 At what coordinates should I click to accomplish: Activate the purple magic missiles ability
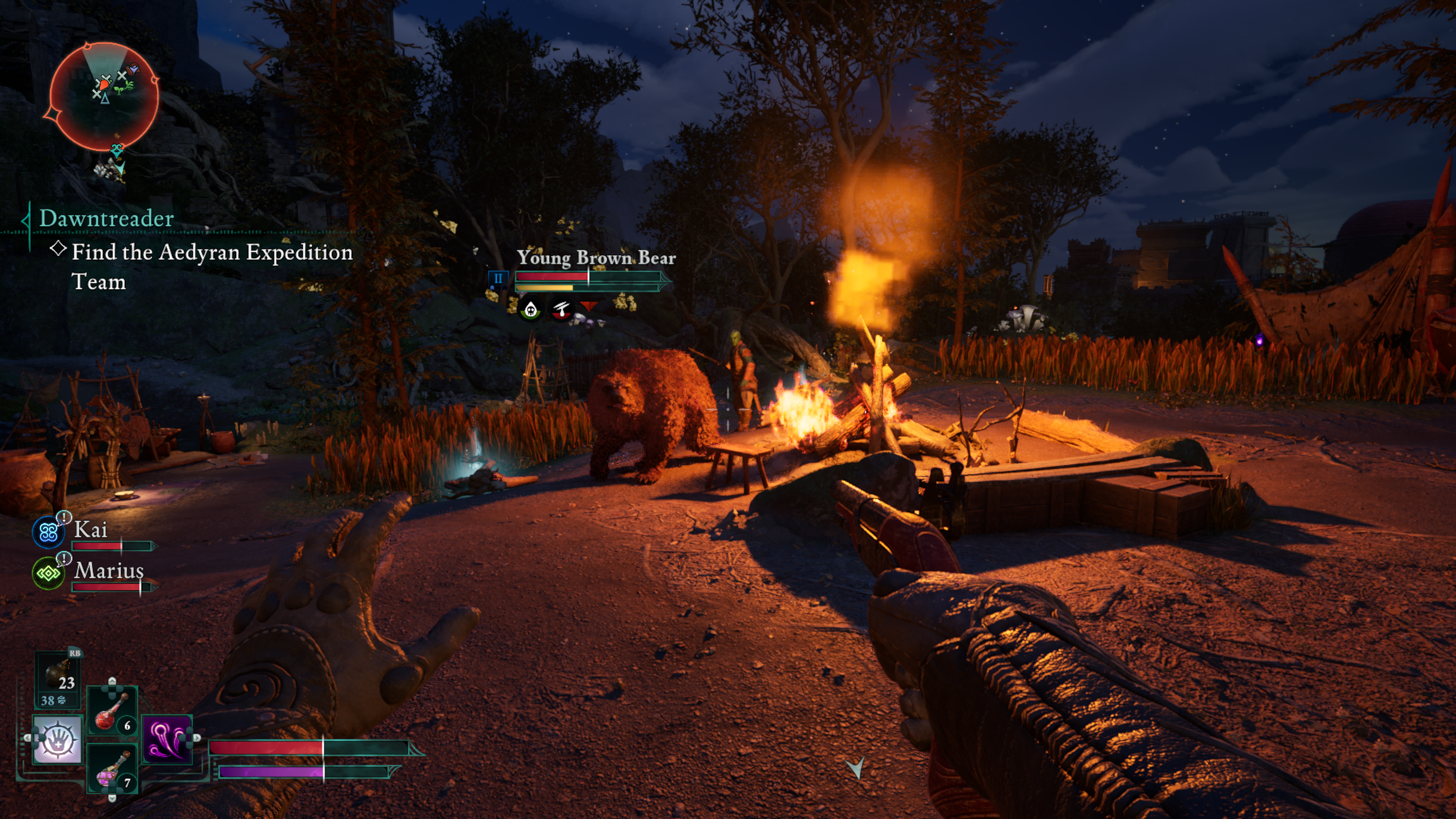(167, 739)
